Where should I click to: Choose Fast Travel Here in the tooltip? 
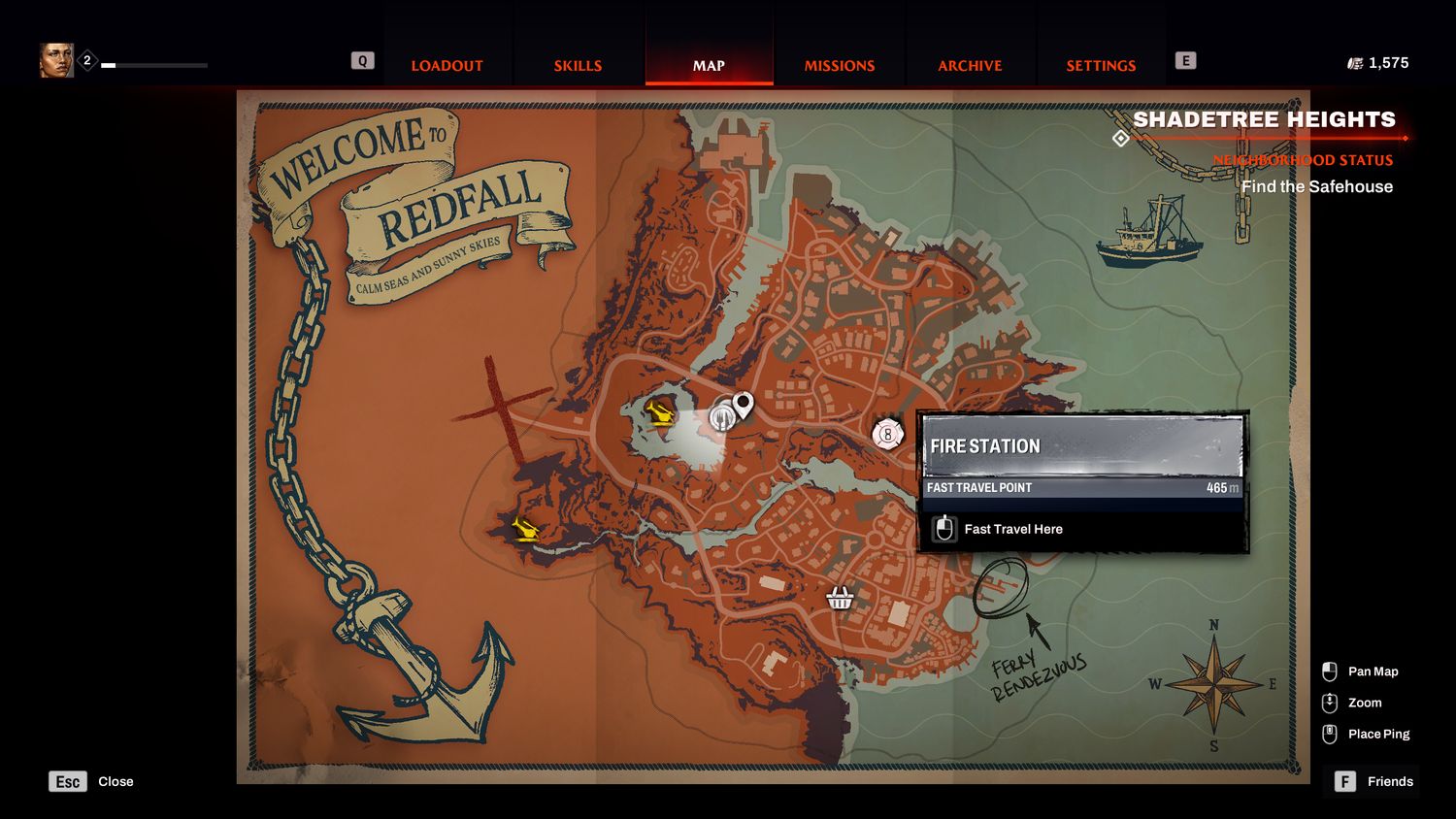click(x=1012, y=530)
